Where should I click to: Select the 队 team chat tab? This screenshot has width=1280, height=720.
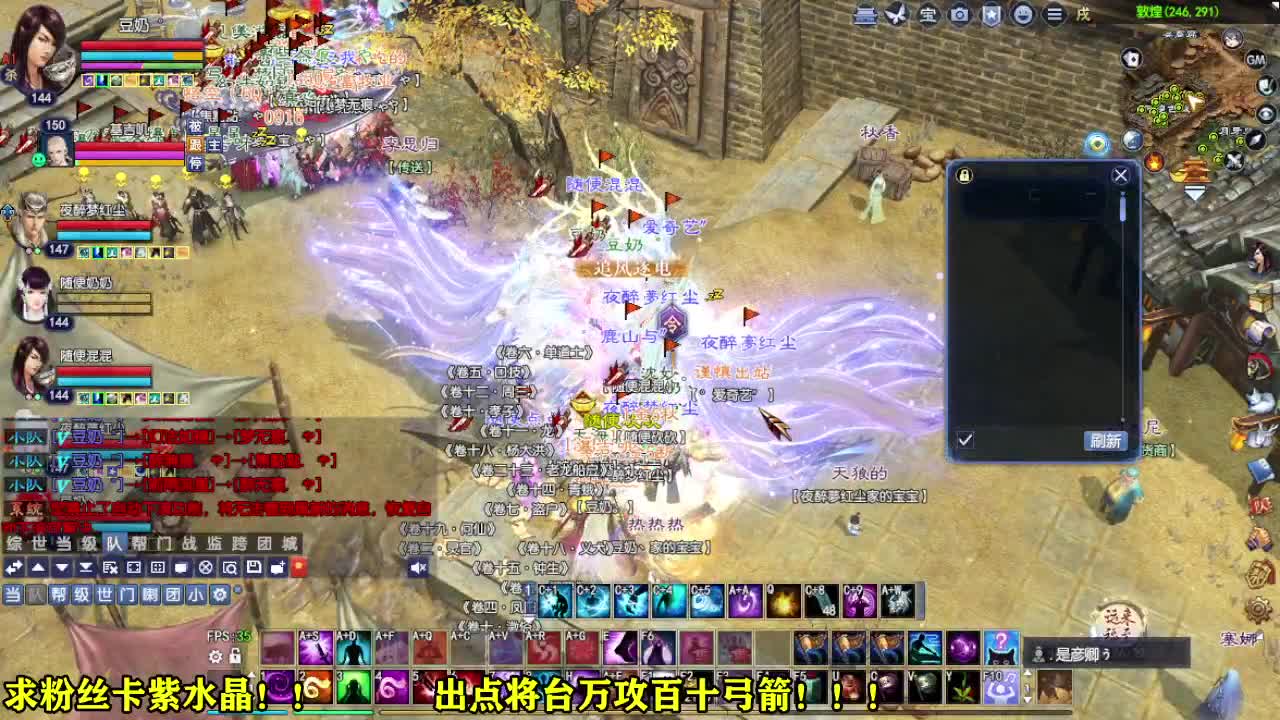pos(35,594)
